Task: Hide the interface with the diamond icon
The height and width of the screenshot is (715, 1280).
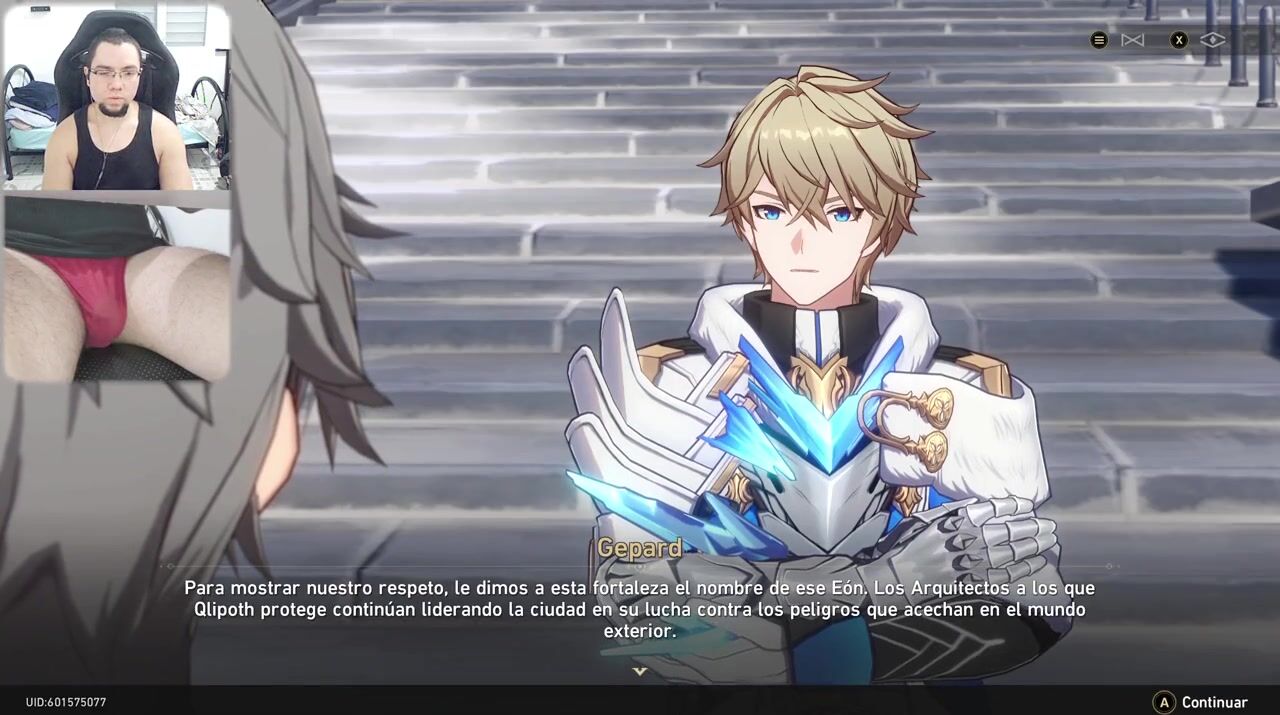Action: coord(1212,40)
